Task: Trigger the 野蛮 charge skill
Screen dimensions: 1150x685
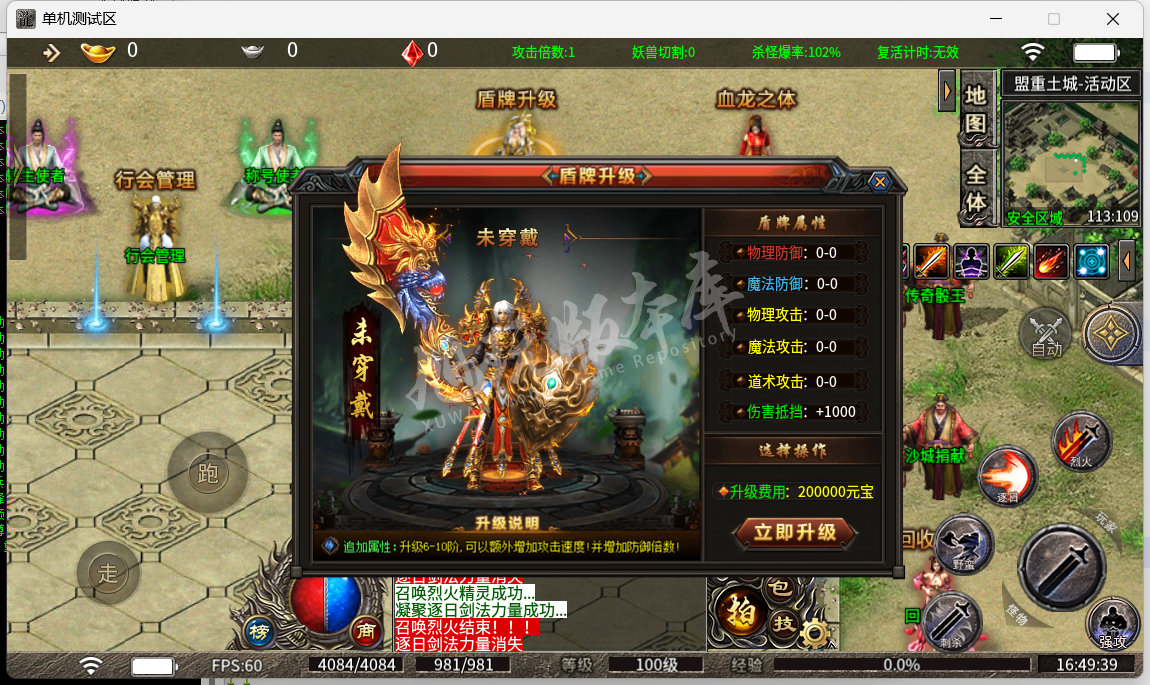Action: (x=964, y=545)
